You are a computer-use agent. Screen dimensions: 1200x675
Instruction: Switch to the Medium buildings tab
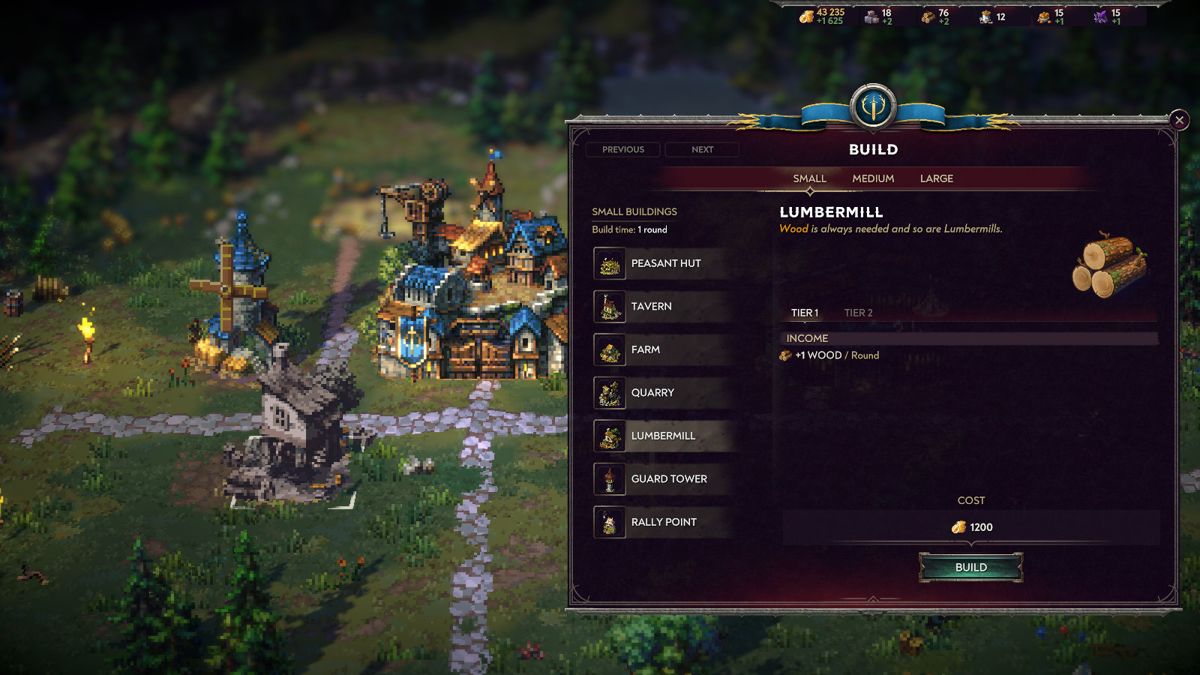click(x=873, y=179)
